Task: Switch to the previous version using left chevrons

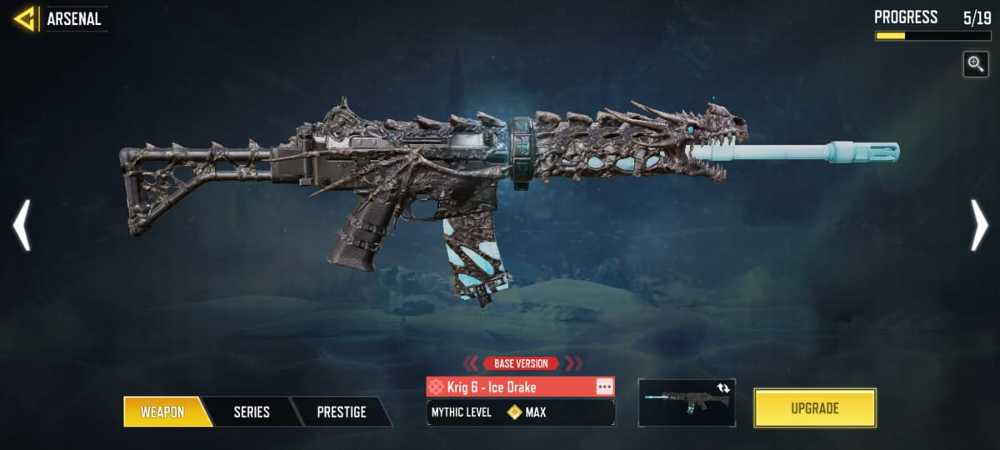Action: point(470,363)
